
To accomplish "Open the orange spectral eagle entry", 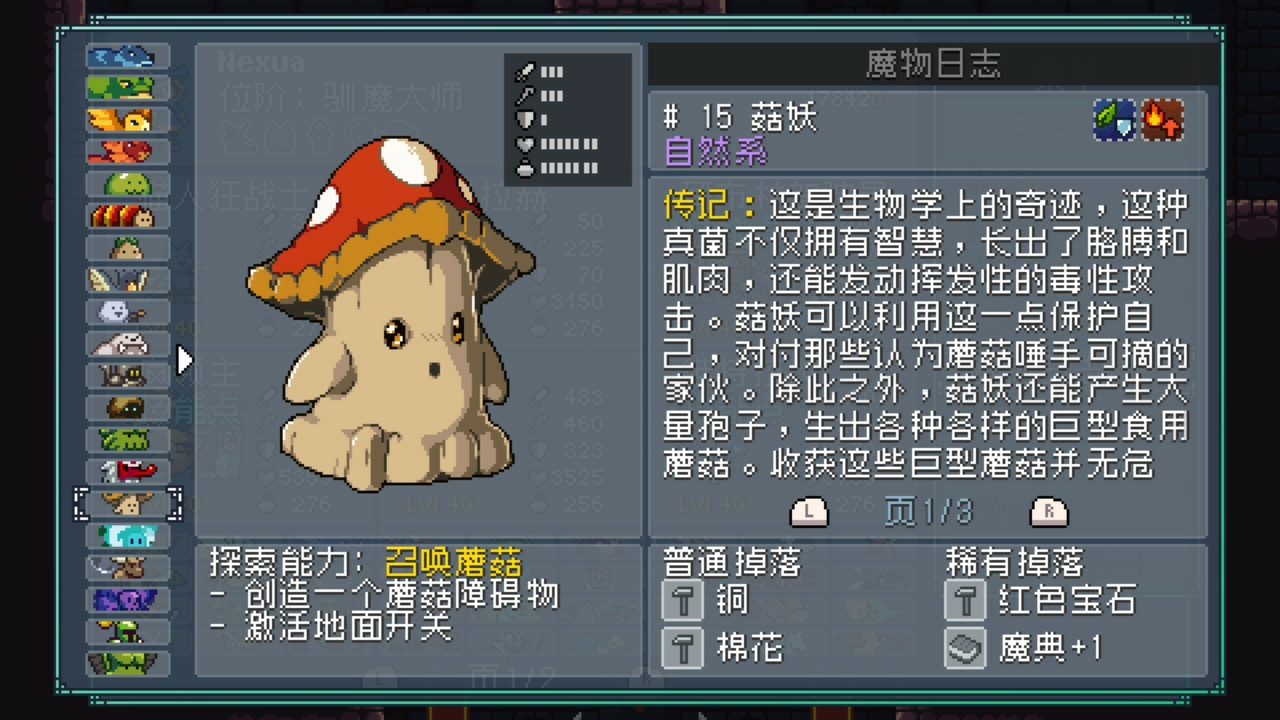I will pyautogui.click(x=127, y=120).
